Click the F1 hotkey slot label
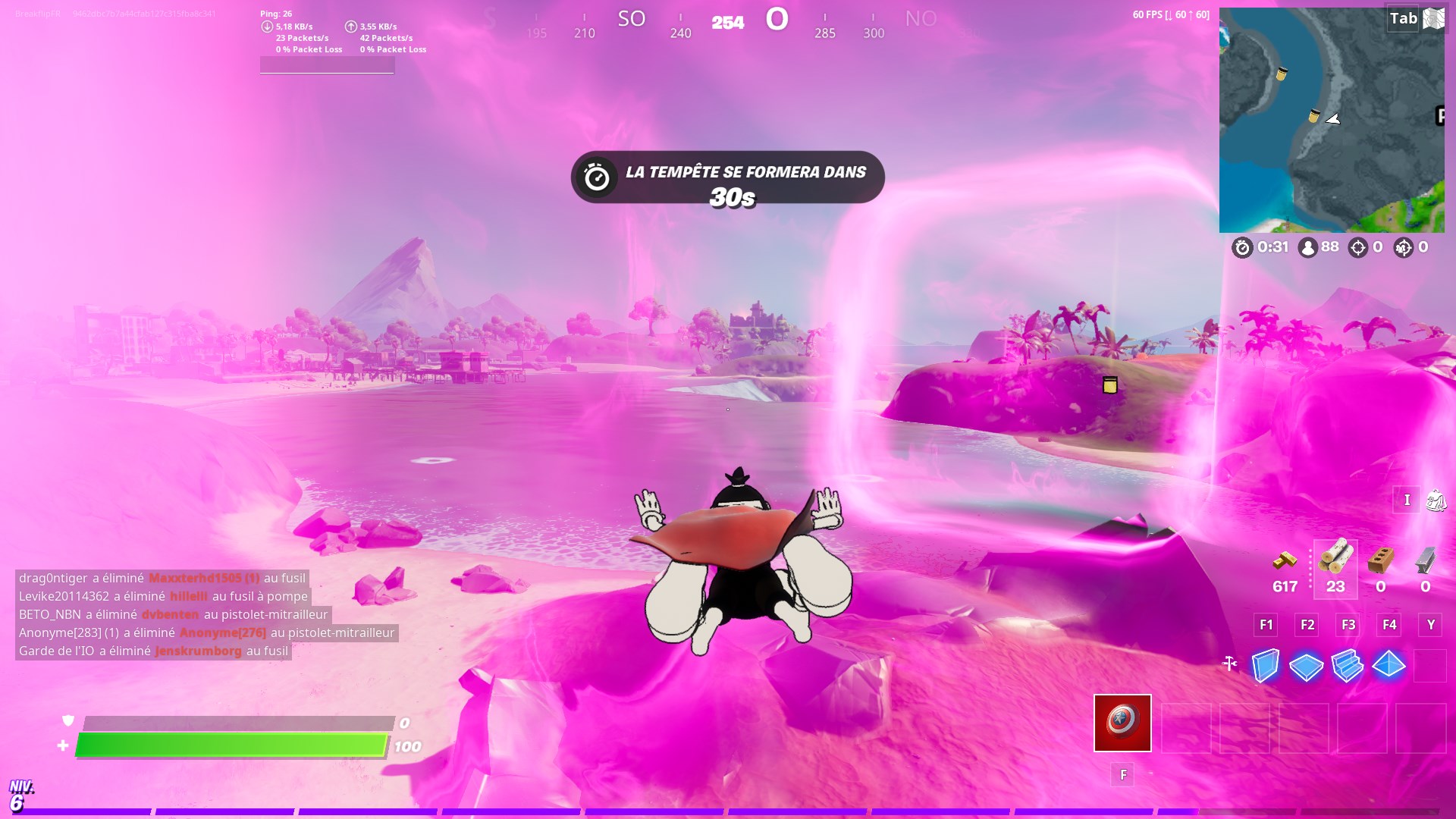Screen dimensions: 1456x819 pos(1265,625)
